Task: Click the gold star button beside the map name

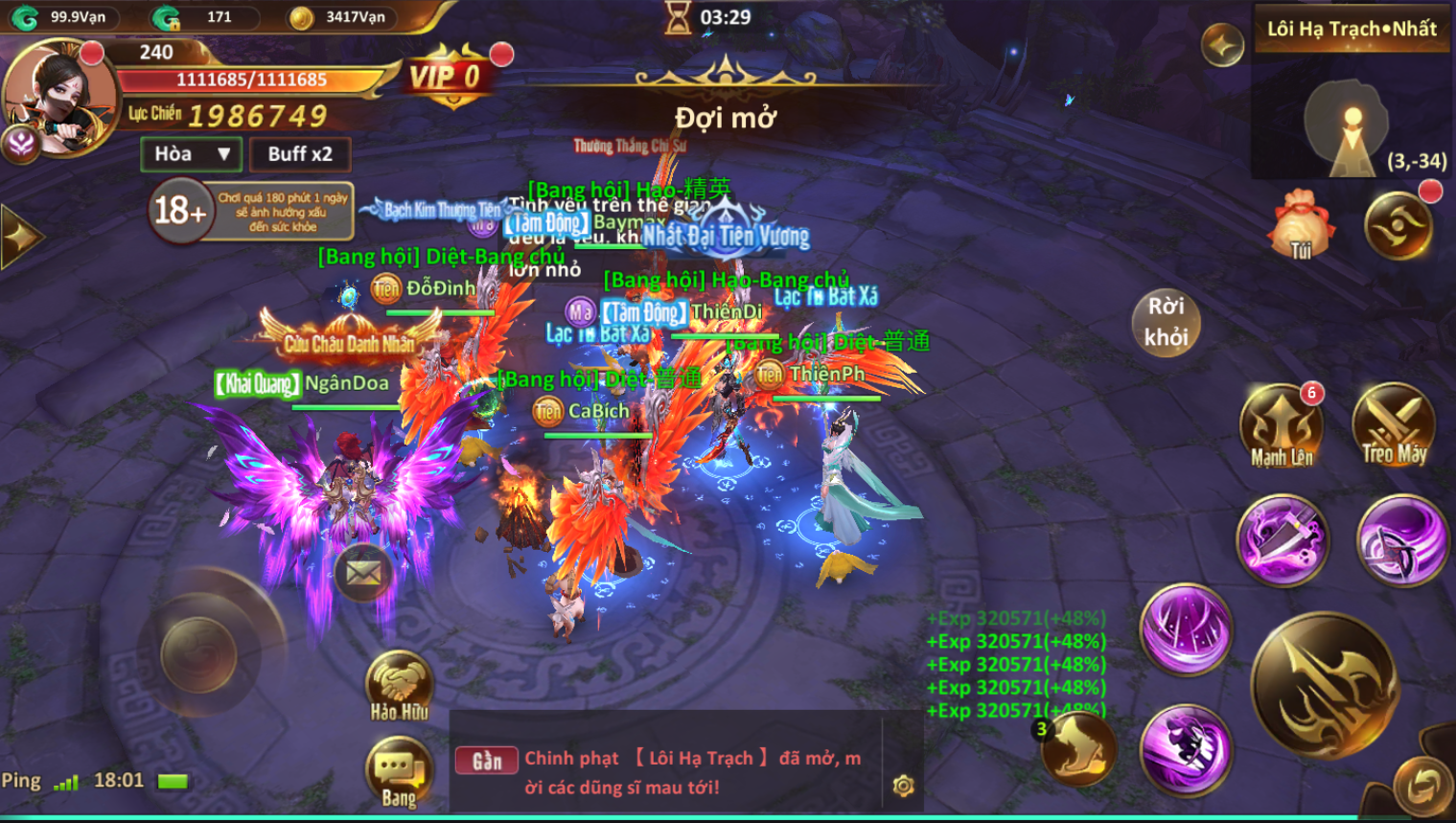Action: click(x=1223, y=44)
